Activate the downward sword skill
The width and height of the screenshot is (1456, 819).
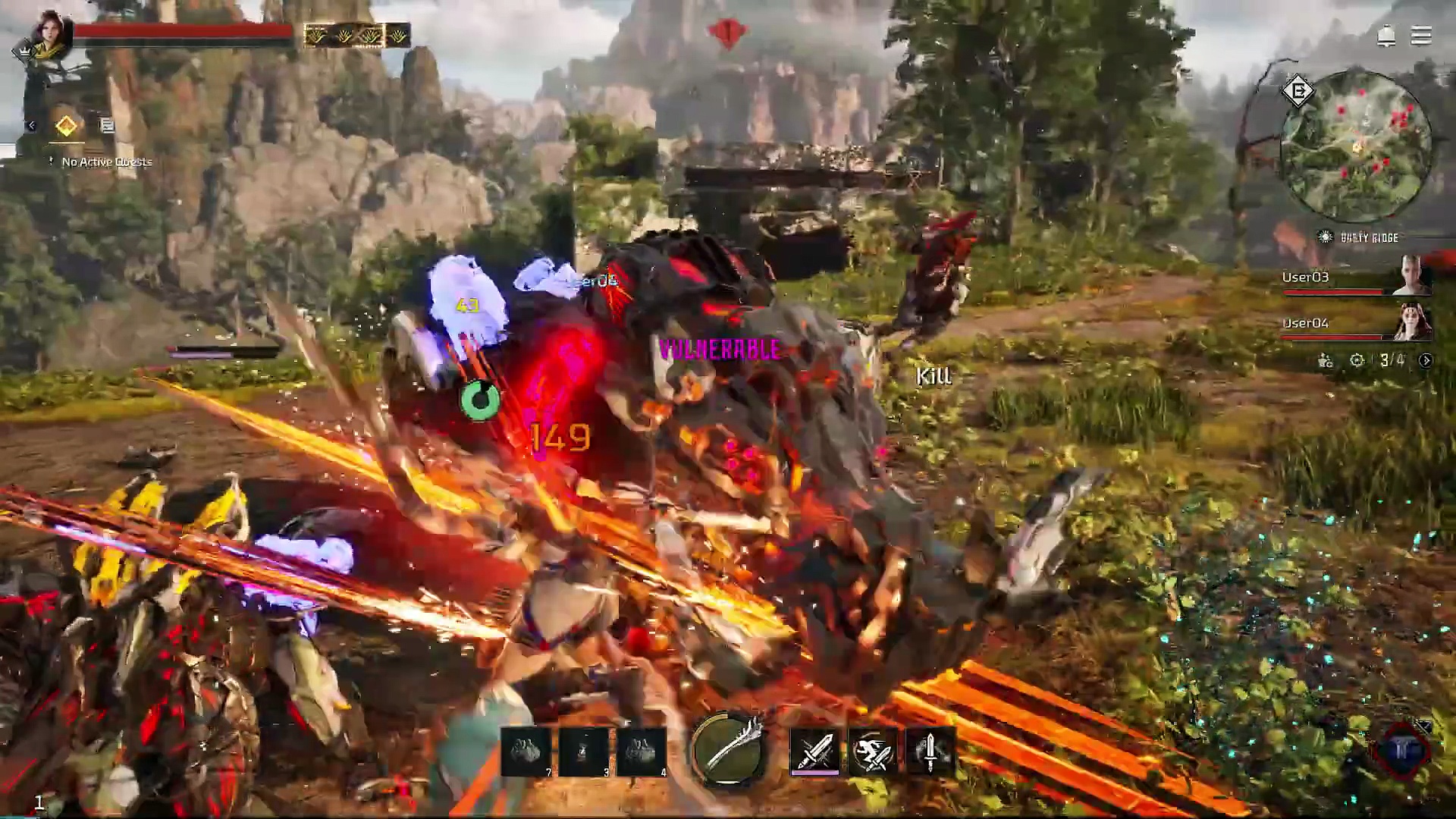tap(930, 751)
